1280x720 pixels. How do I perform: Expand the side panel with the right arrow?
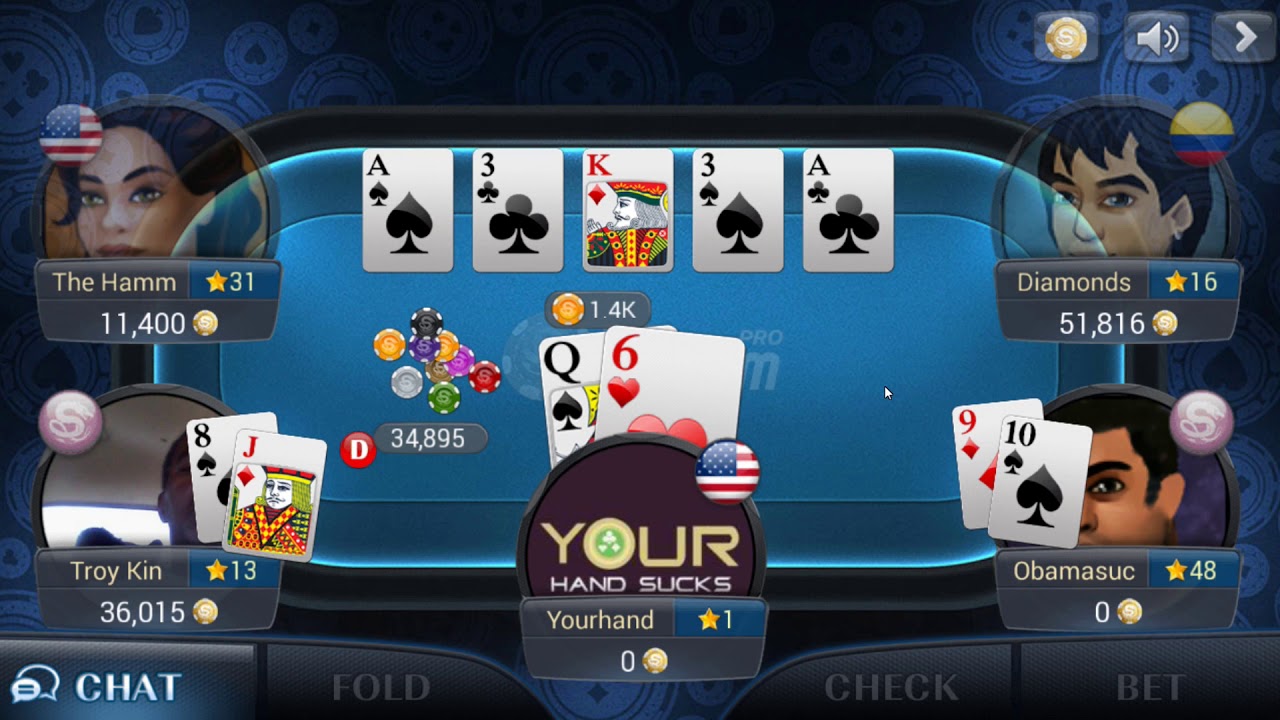click(x=1243, y=38)
